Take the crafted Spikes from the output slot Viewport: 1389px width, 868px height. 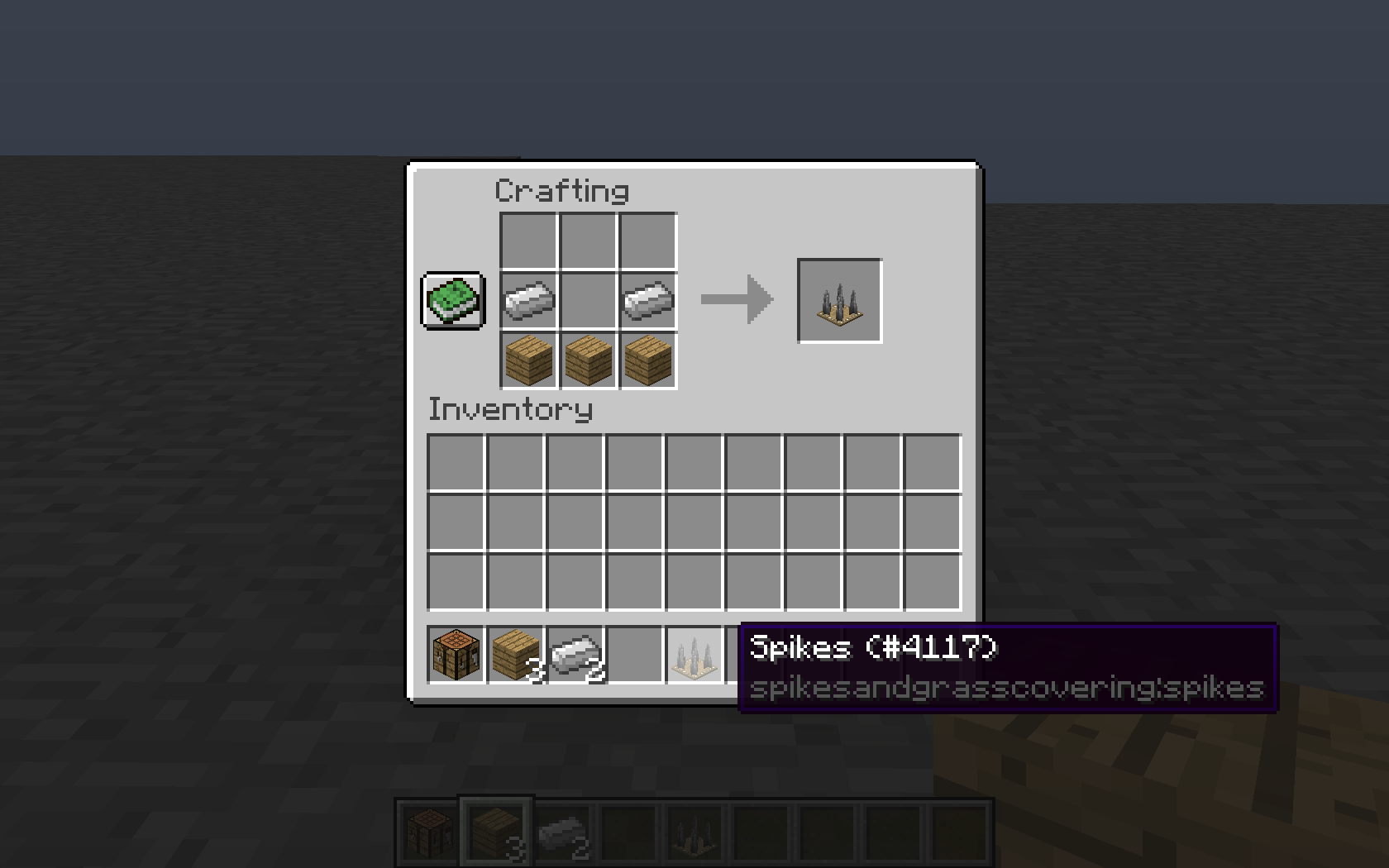point(839,300)
